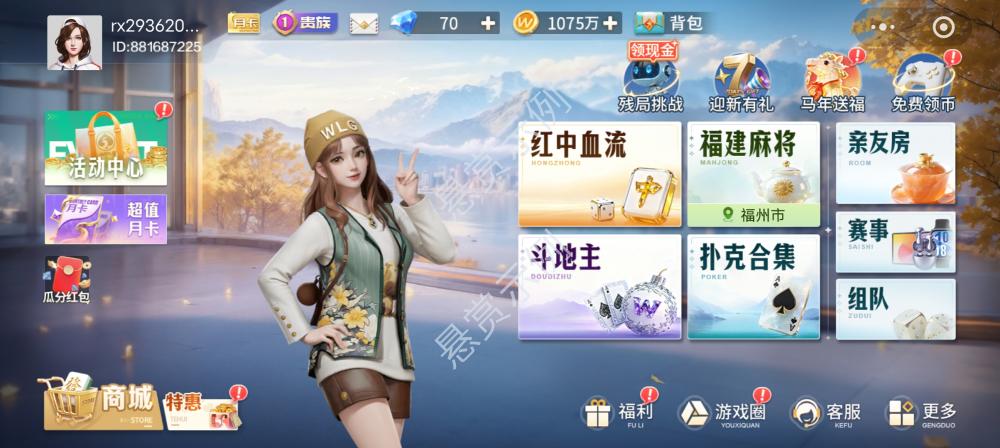View the 超值月卡 monthly card offer

click(105, 219)
